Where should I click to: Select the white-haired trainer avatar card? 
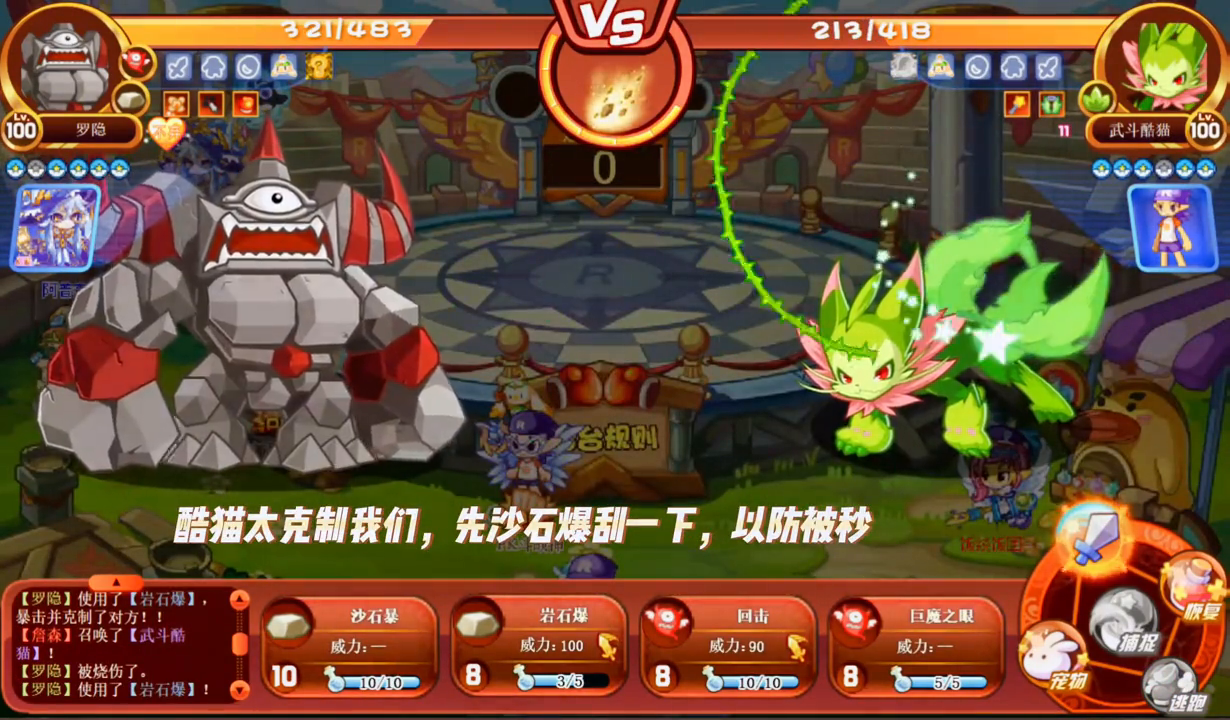55,228
